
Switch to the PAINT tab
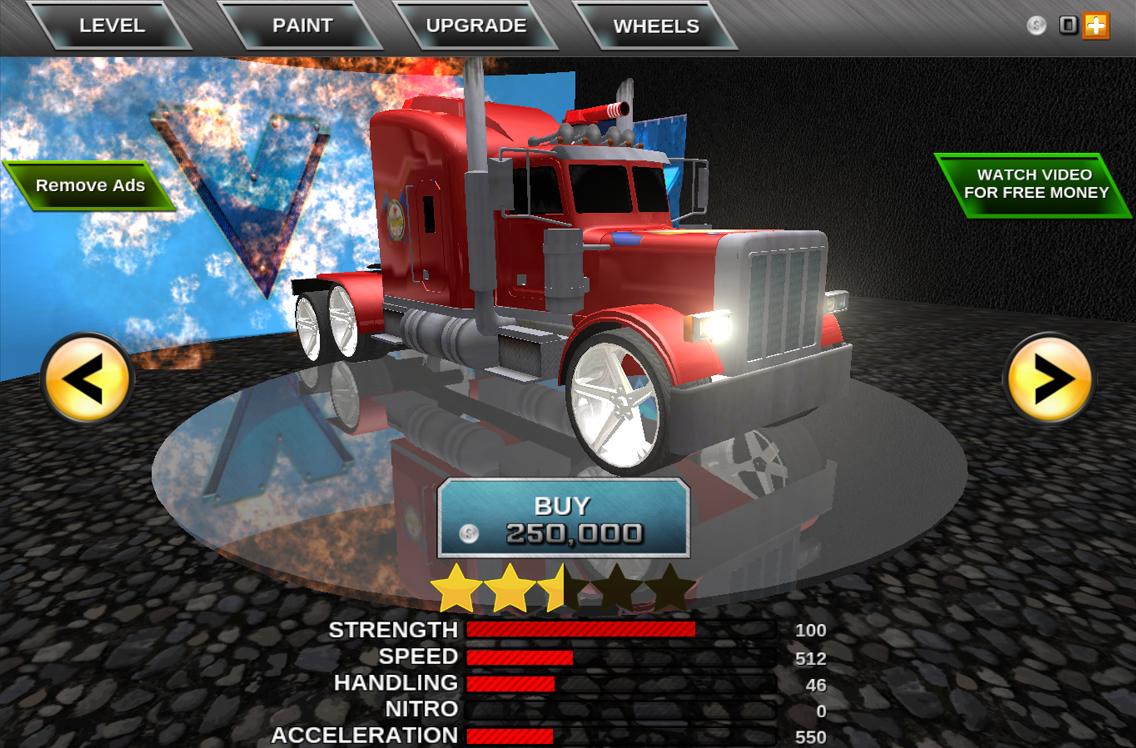pos(302,26)
